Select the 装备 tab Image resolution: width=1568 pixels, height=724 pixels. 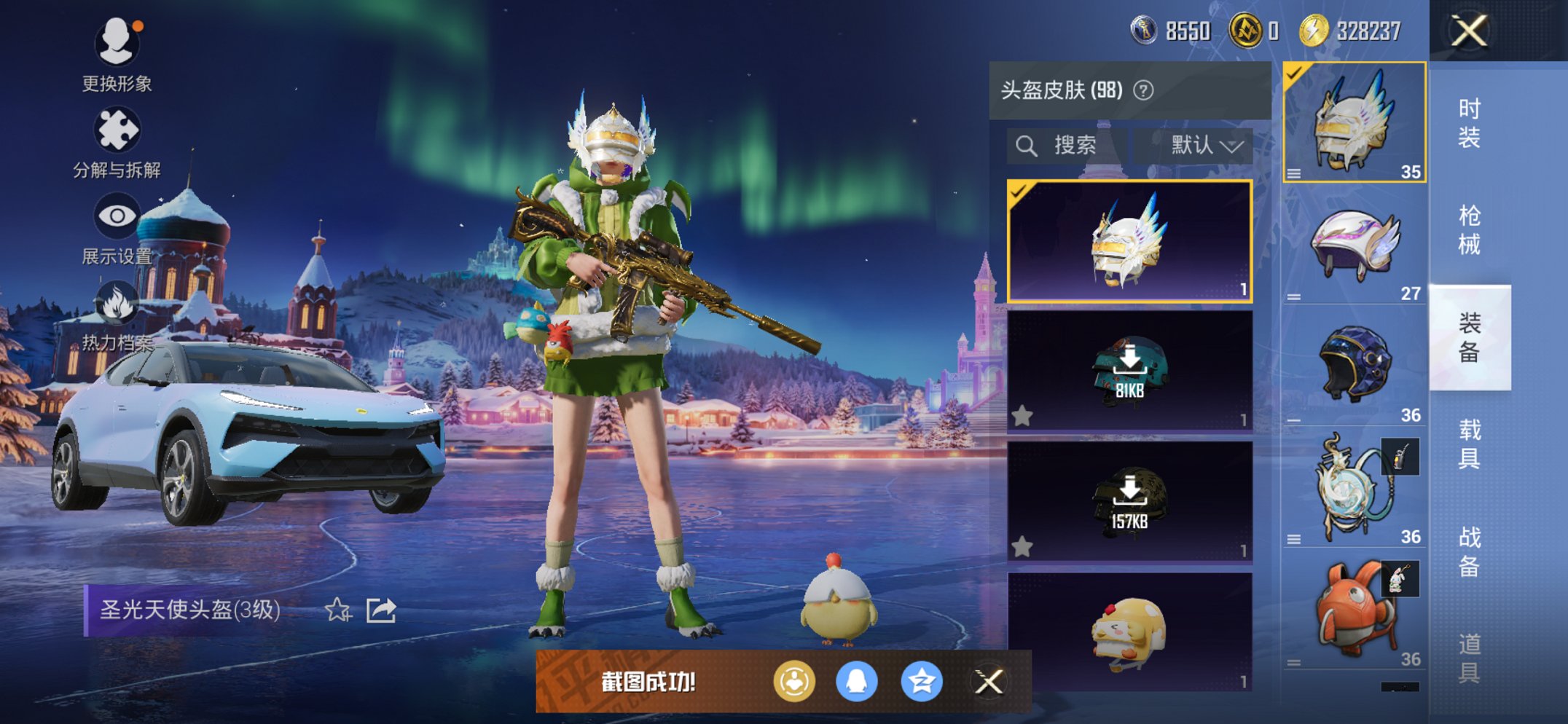coord(1469,337)
